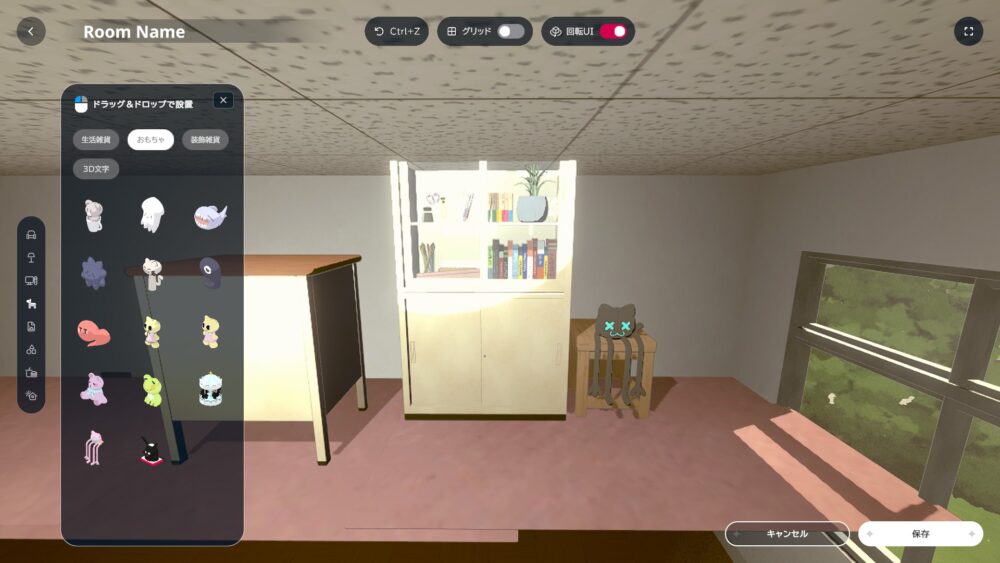
Task: Choose the green frog plush
Action: click(152, 390)
